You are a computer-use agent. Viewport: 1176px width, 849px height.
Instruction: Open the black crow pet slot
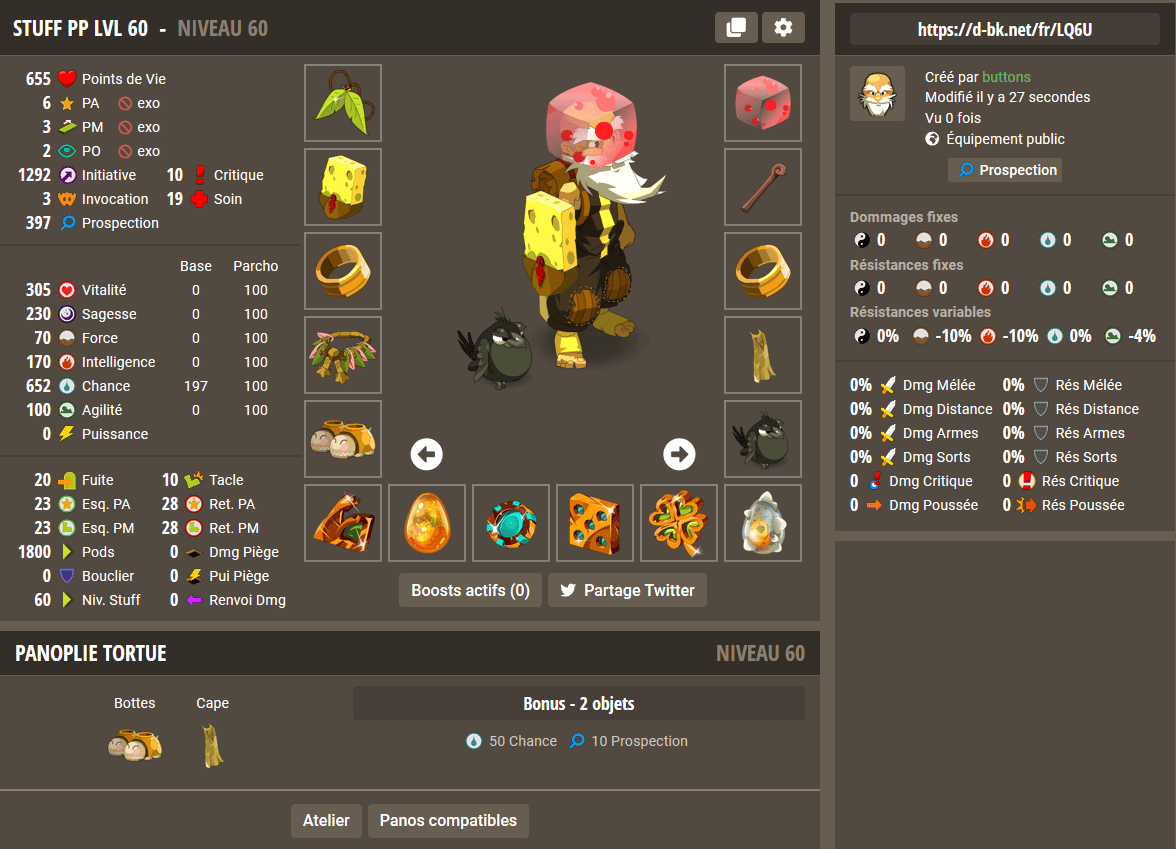(763, 439)
